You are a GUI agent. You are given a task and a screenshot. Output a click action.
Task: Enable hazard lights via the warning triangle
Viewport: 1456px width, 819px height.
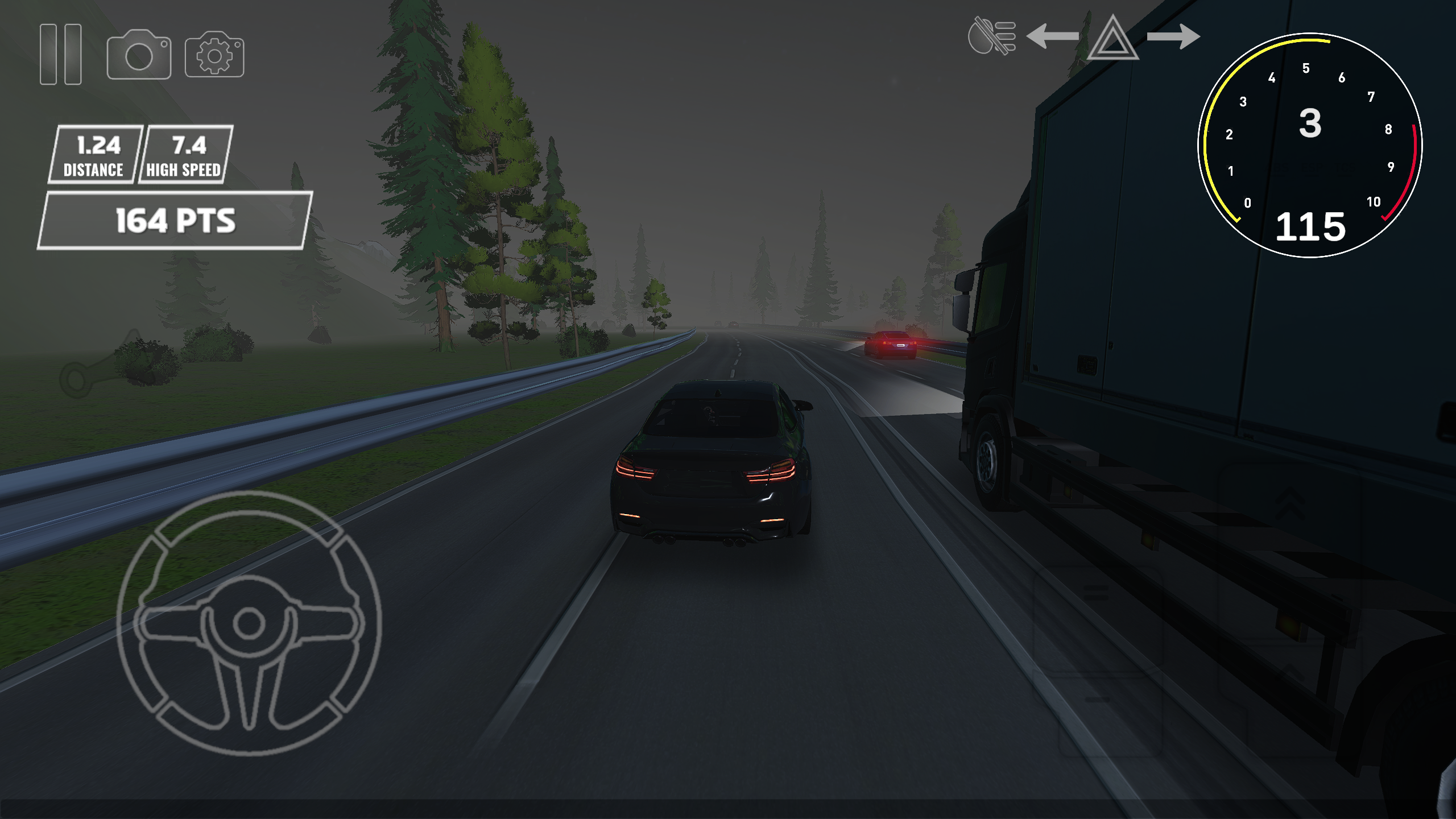click(x=1112, y=41)
